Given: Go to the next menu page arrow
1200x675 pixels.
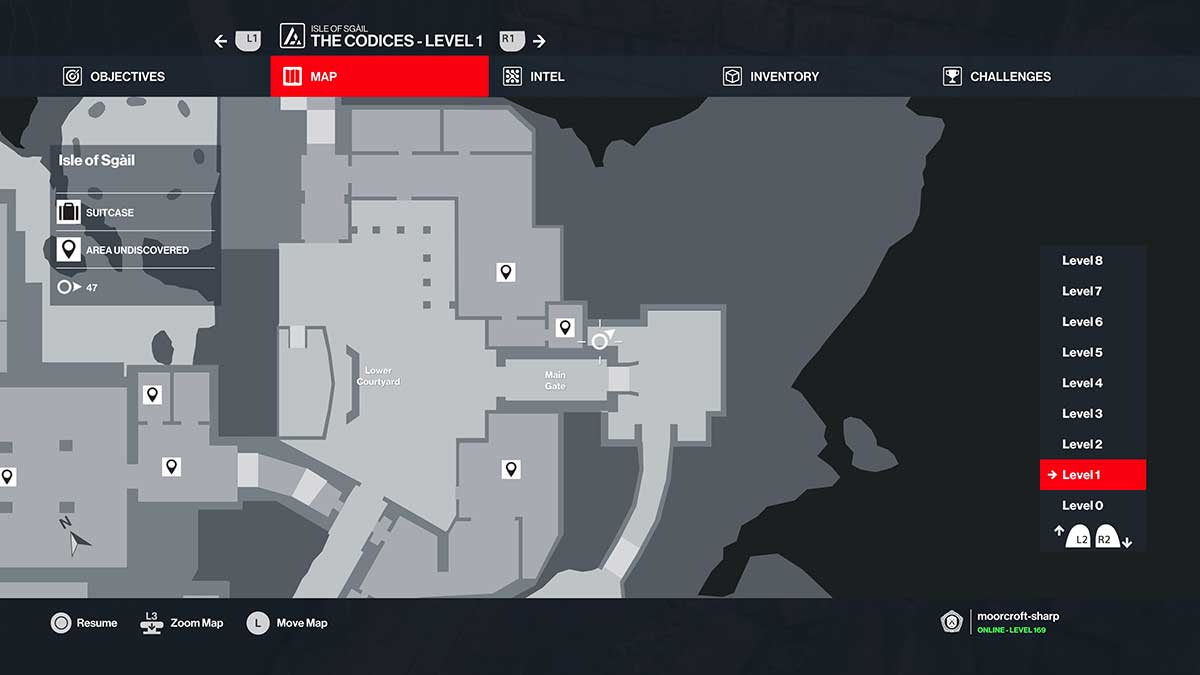Looking at the screenshot, I should (x=539, y=41).
